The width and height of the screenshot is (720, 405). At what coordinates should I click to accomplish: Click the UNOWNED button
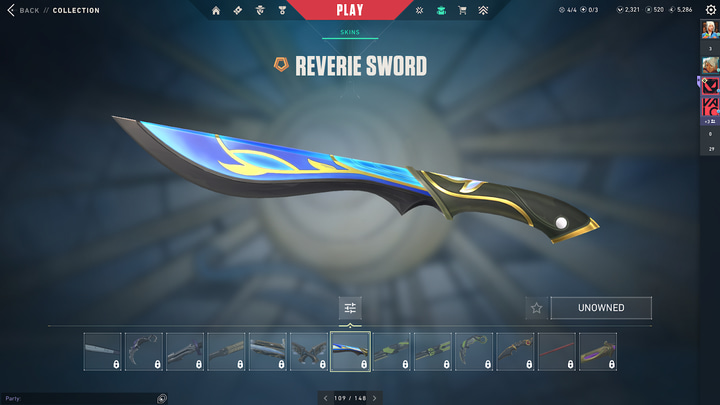[600, 308]
